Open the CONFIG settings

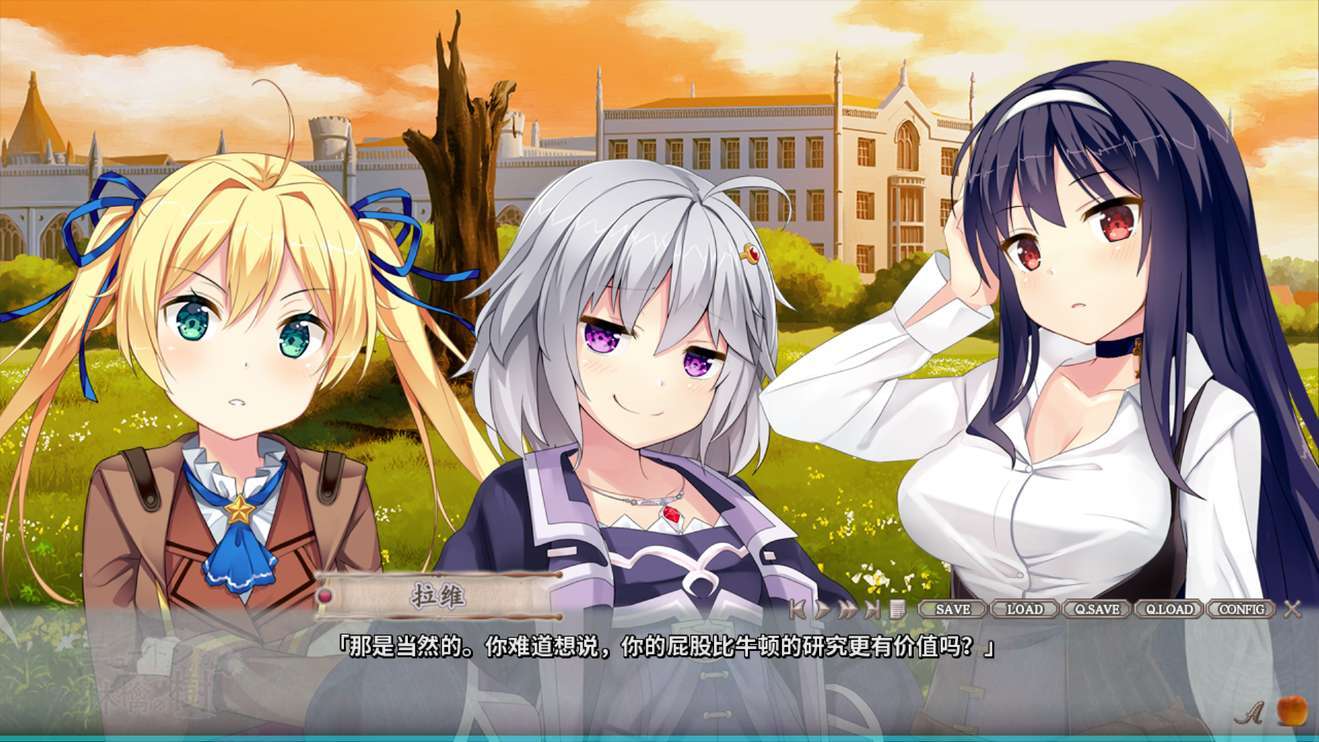pos(1241,609)
